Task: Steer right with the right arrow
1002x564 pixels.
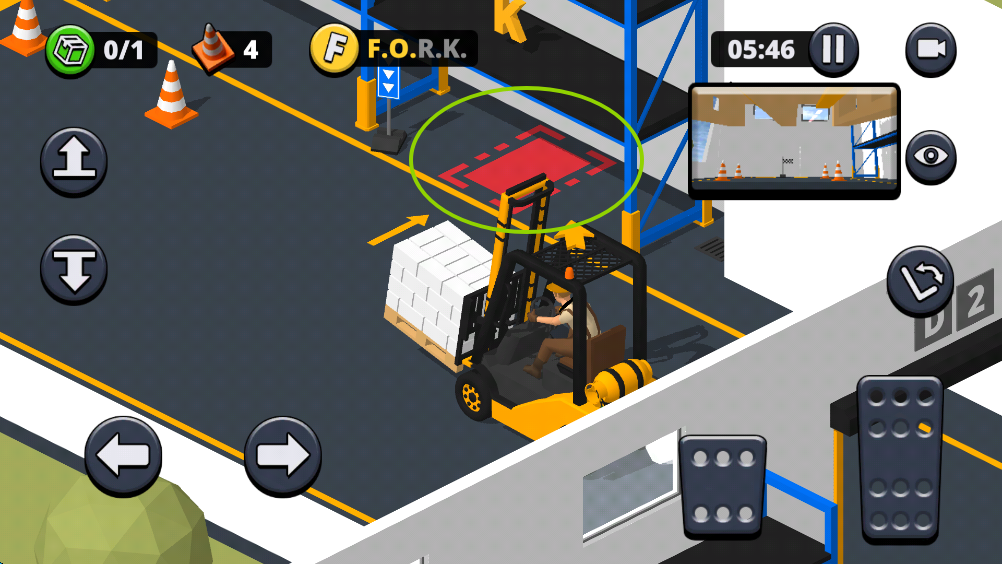Action: tap(283, 456)
